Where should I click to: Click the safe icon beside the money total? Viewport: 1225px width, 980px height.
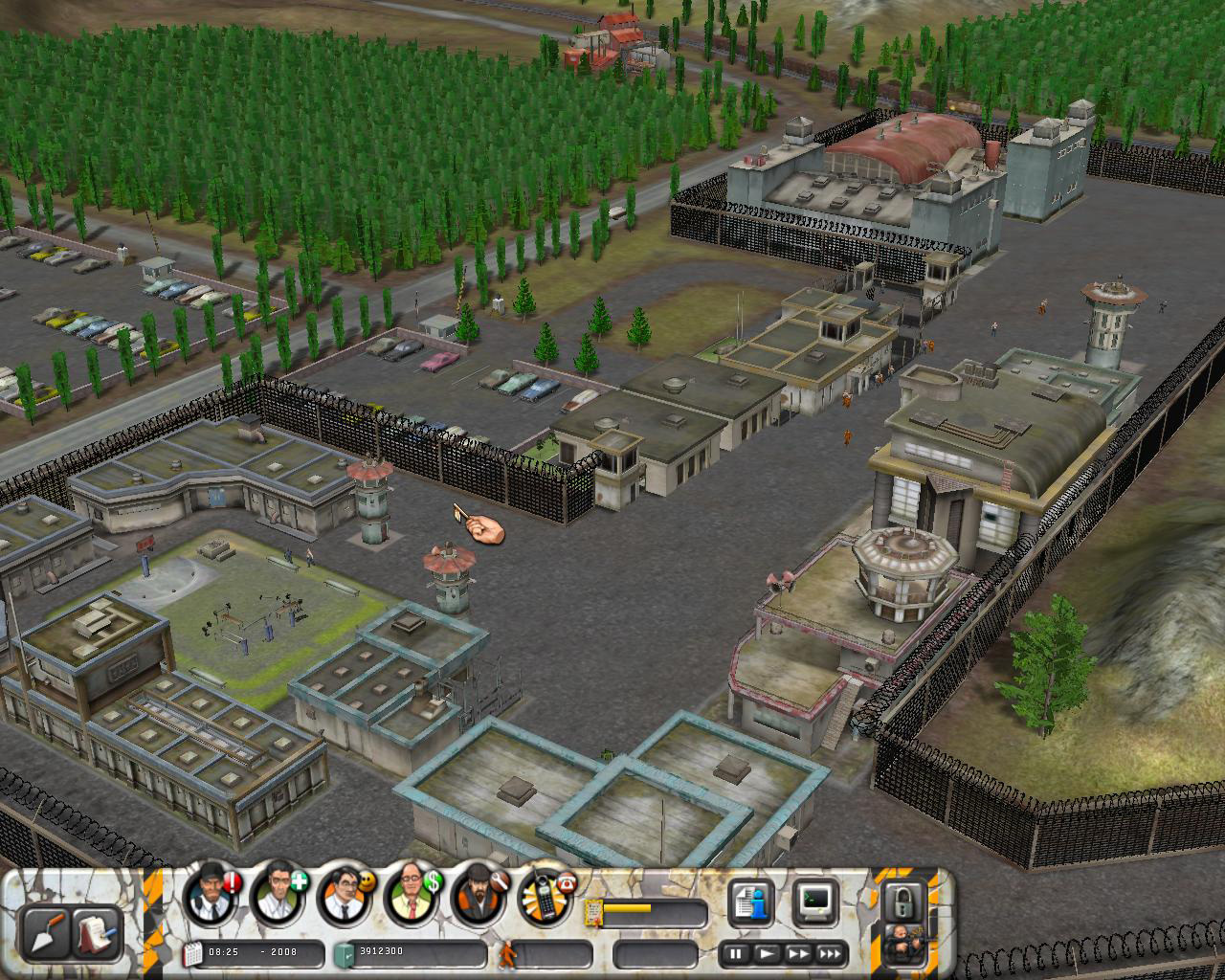click(343, 952)
